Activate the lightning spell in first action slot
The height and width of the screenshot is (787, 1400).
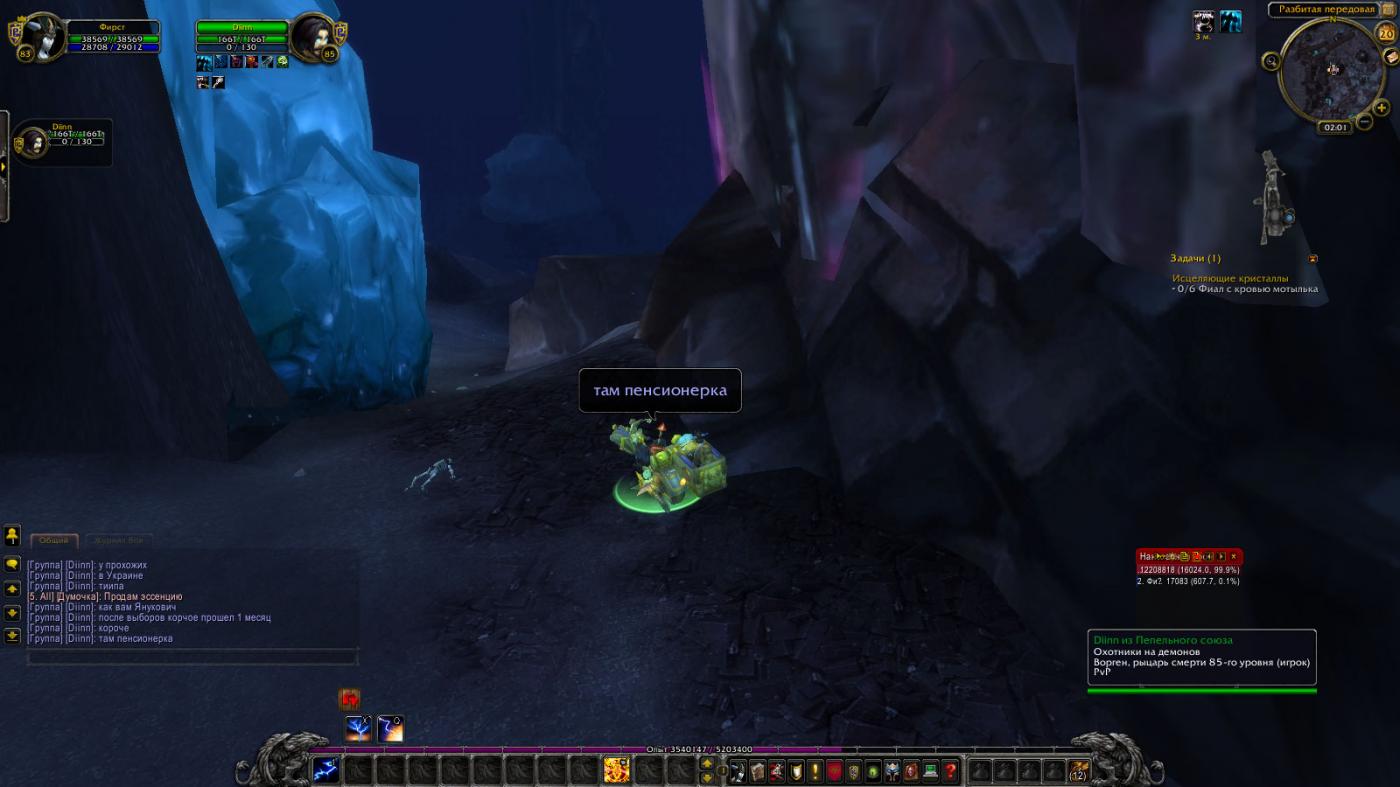326,770
